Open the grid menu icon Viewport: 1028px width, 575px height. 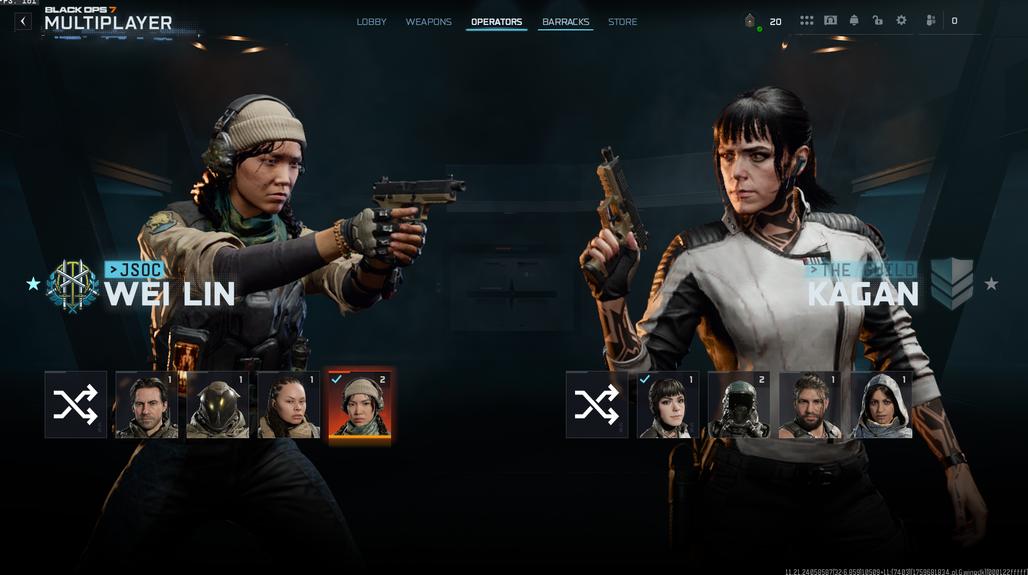[806, 21]
